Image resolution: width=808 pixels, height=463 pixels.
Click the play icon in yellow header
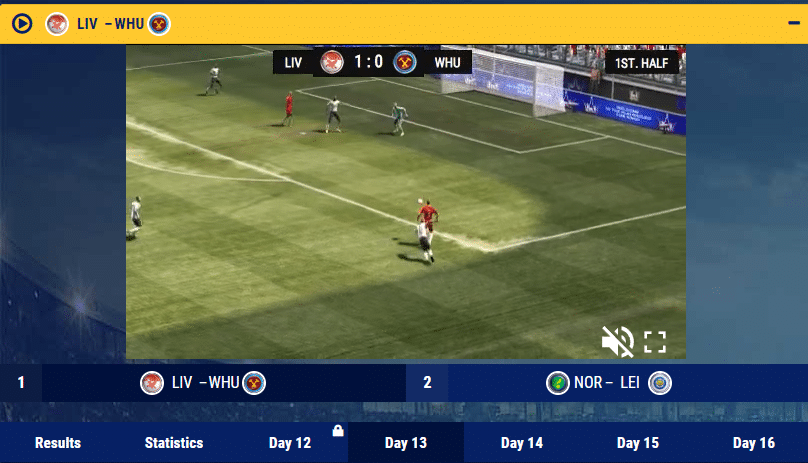pos(22,23)
